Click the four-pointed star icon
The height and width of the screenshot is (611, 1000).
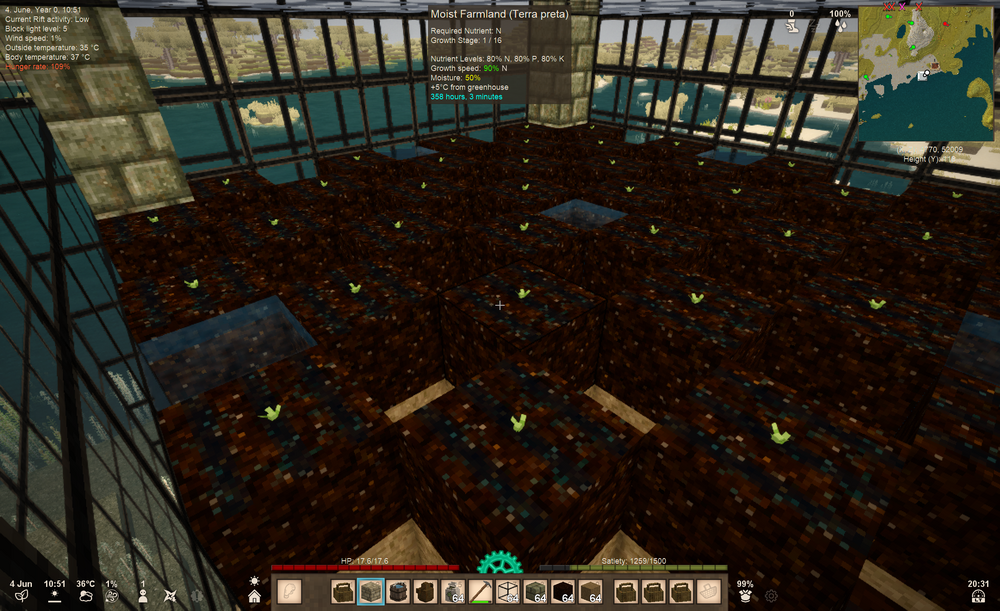[x=169, y=596]
